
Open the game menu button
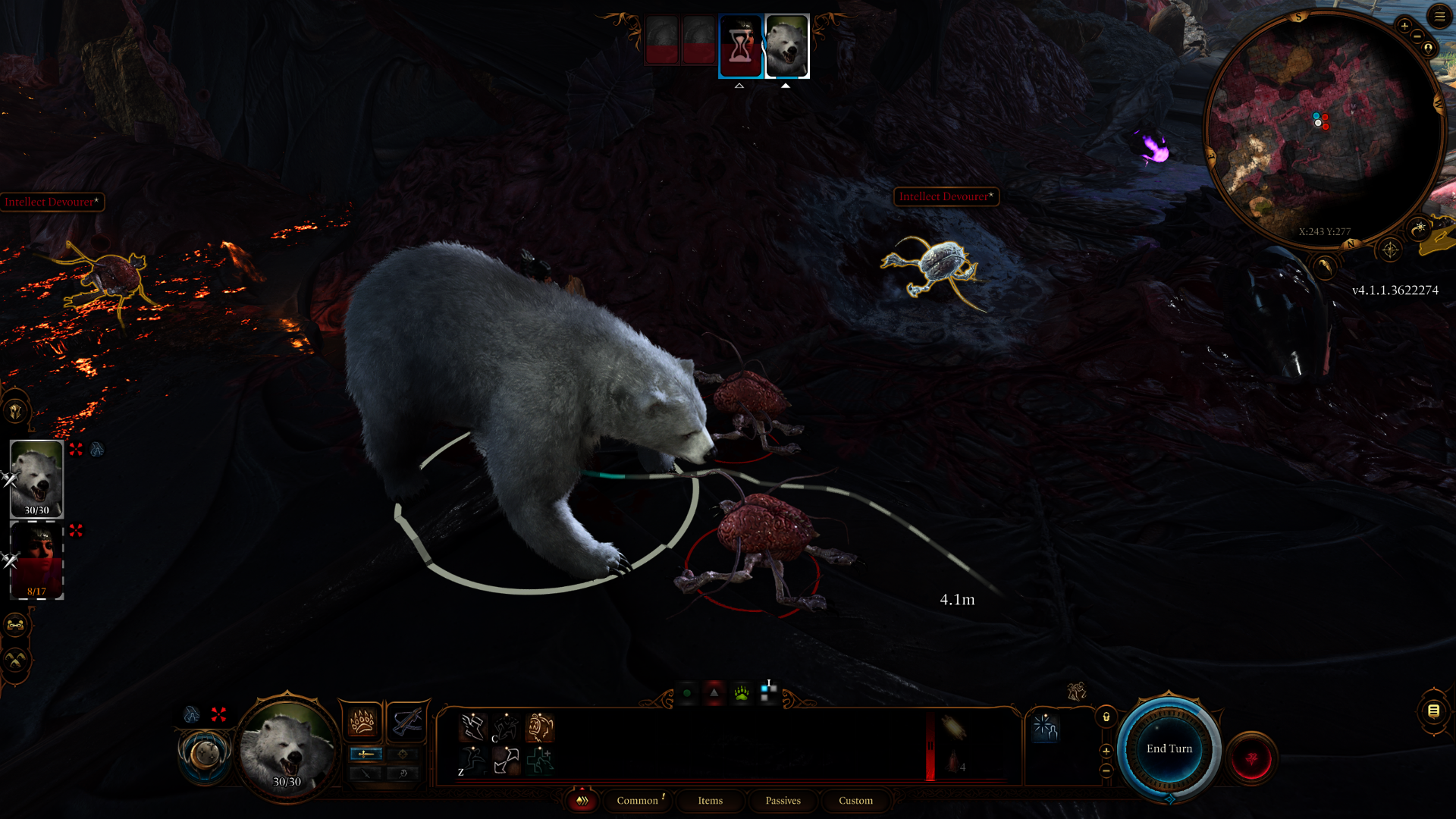tap(1439, 16)
